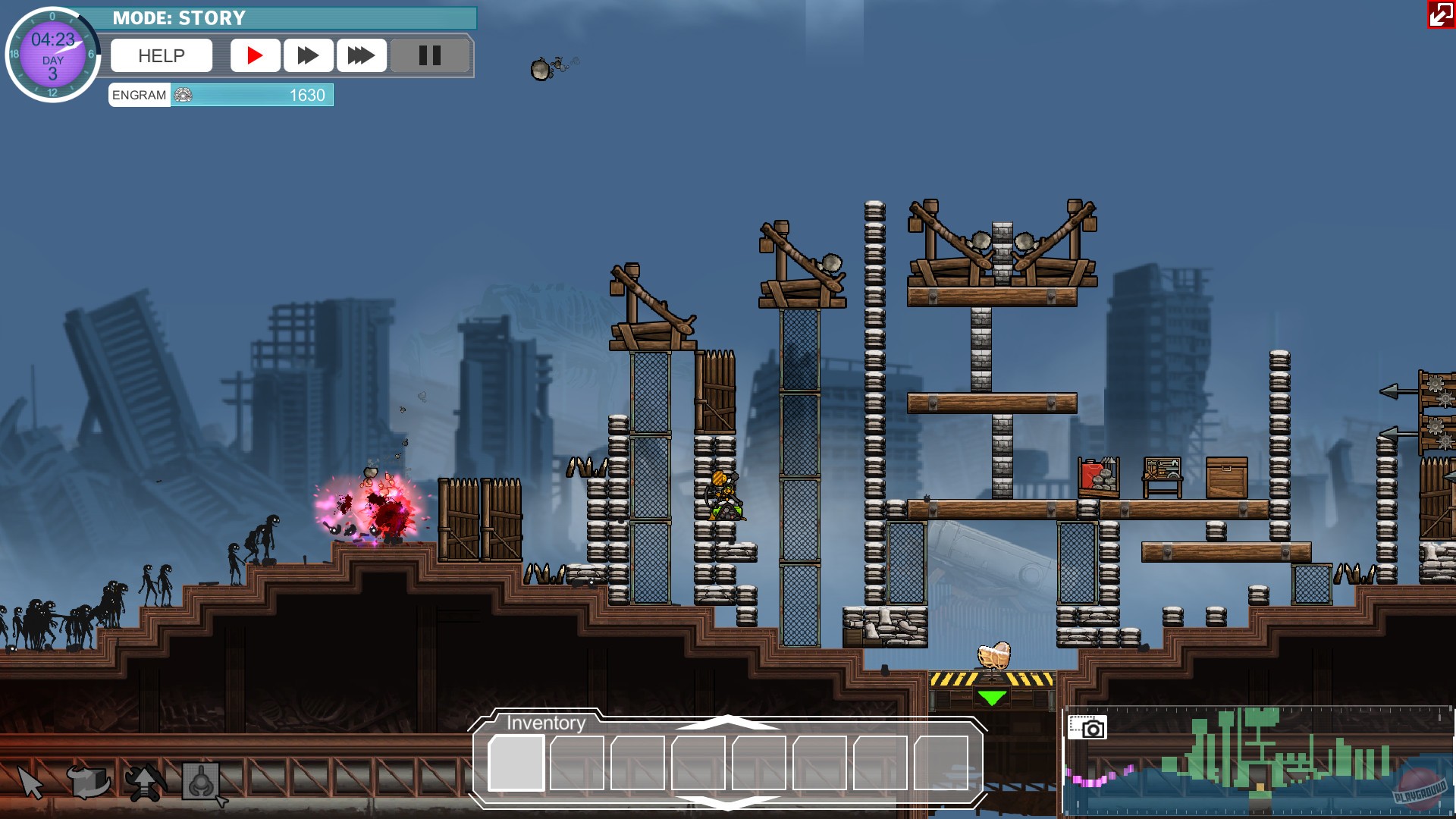Select the rotate structure tool

click(x=86, y=783)
